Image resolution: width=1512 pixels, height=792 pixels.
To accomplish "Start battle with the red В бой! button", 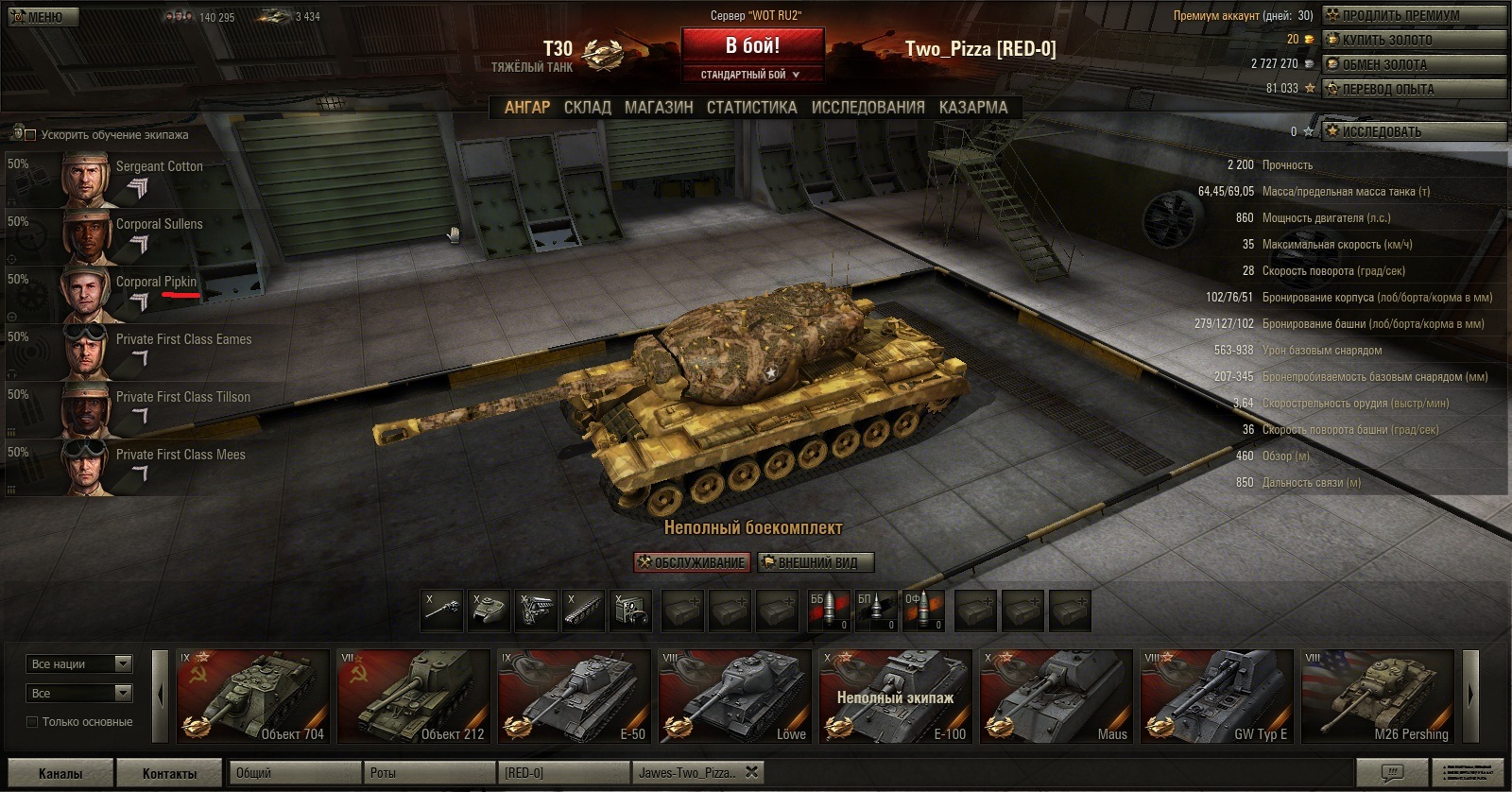I will click(x=752, y=46).
